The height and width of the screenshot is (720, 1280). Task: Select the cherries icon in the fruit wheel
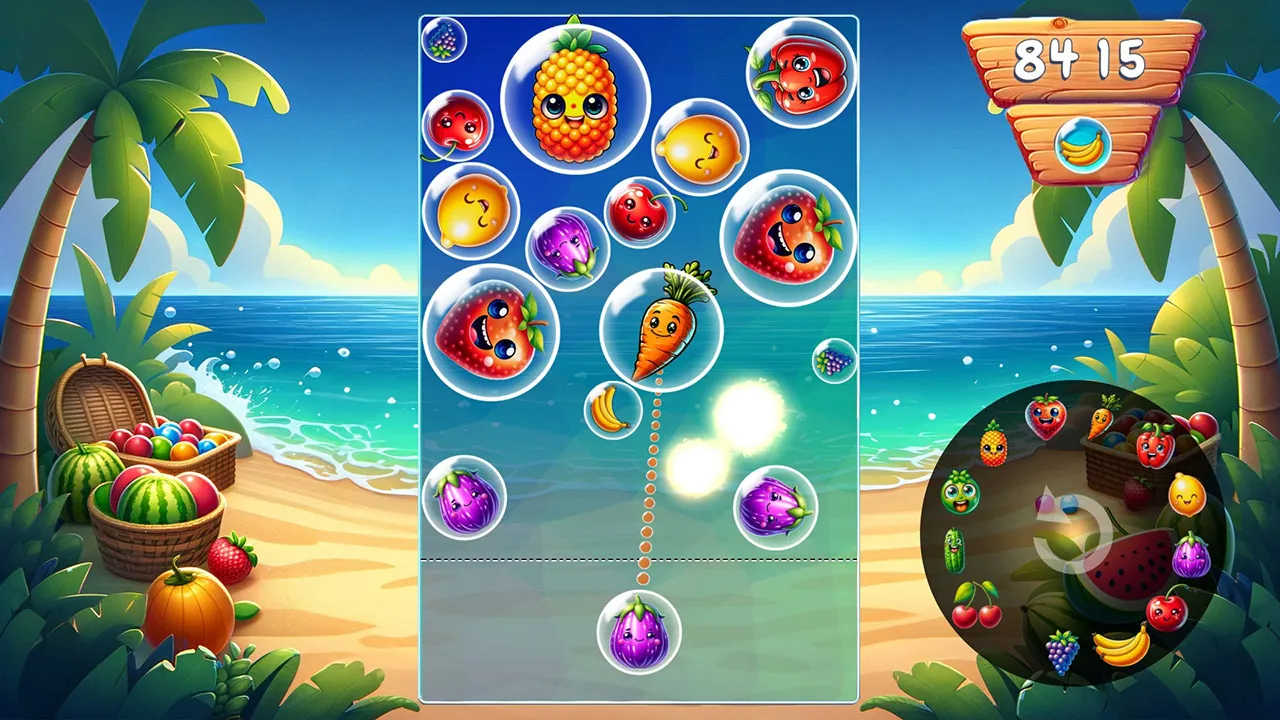(975, 607)
